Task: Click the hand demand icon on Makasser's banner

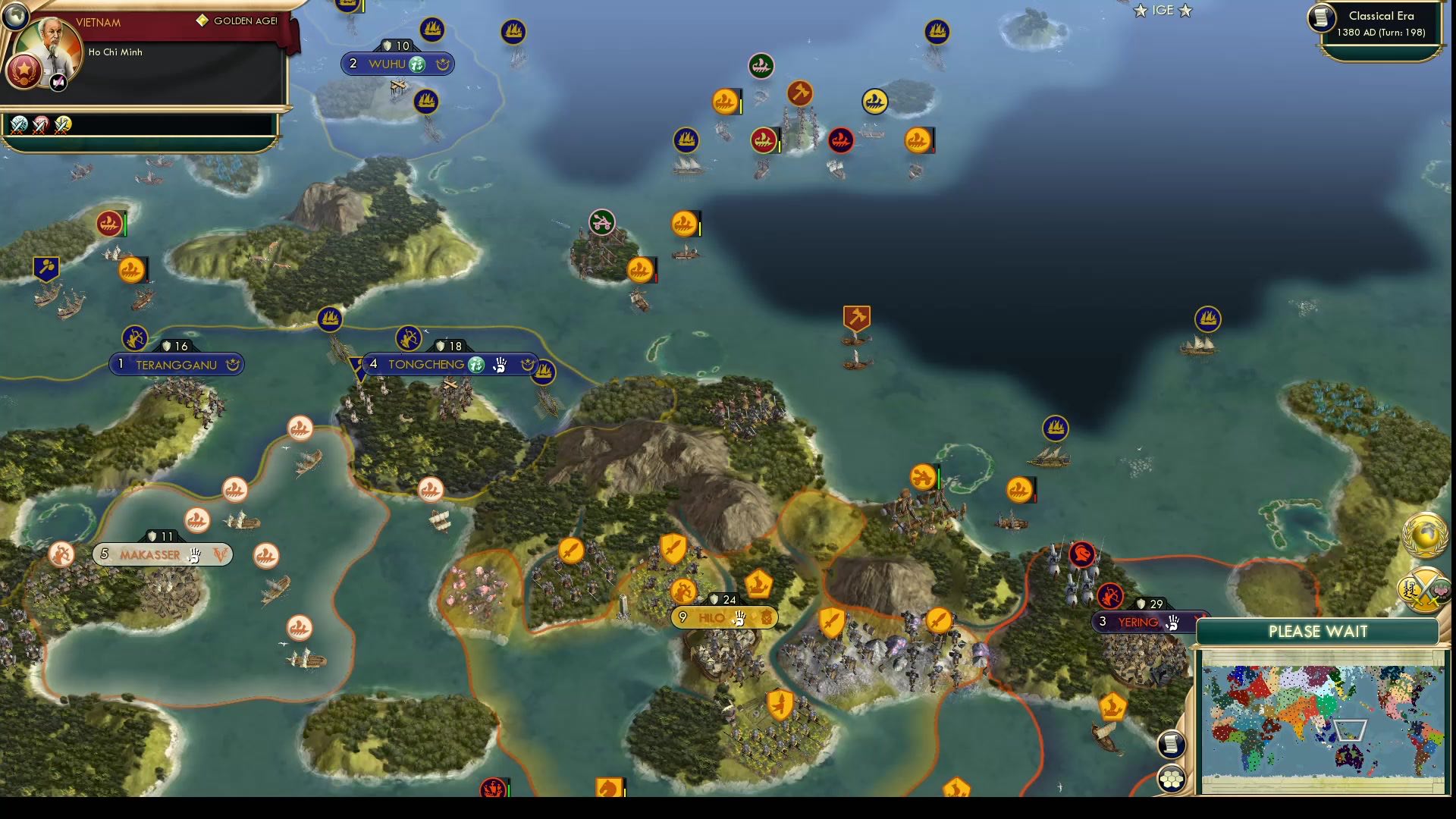Action: pyautogui.click(x=196, y=555)
